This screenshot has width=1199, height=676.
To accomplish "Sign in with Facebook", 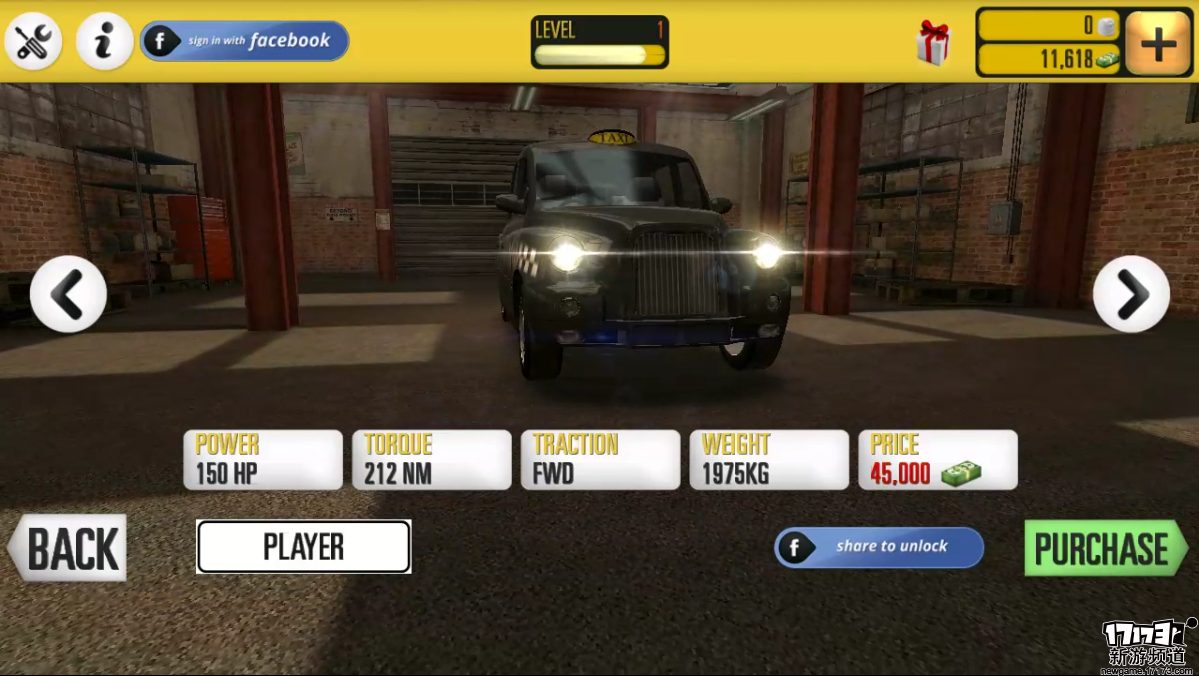I will pyautogui.click(x=245, y=41).
